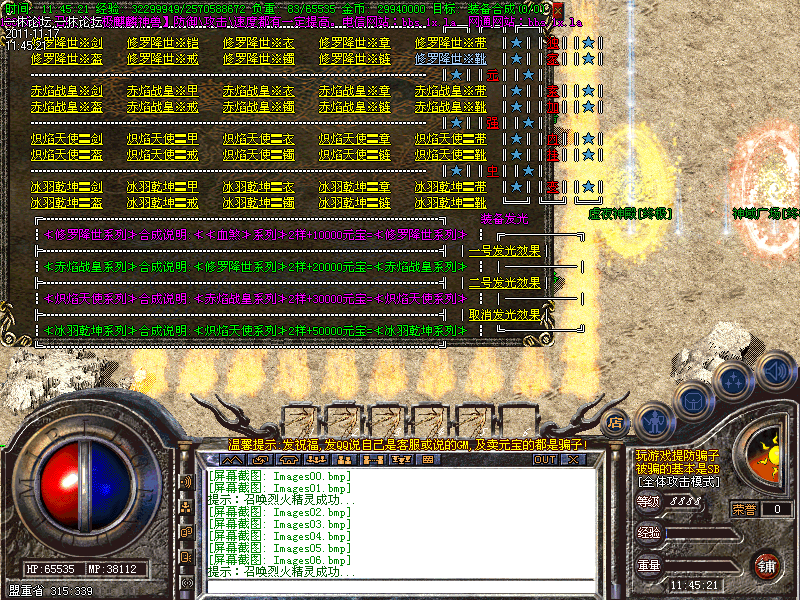The image size is (800, 600).
Task: Close the chat panel with X
Action: tap(573, 460)
